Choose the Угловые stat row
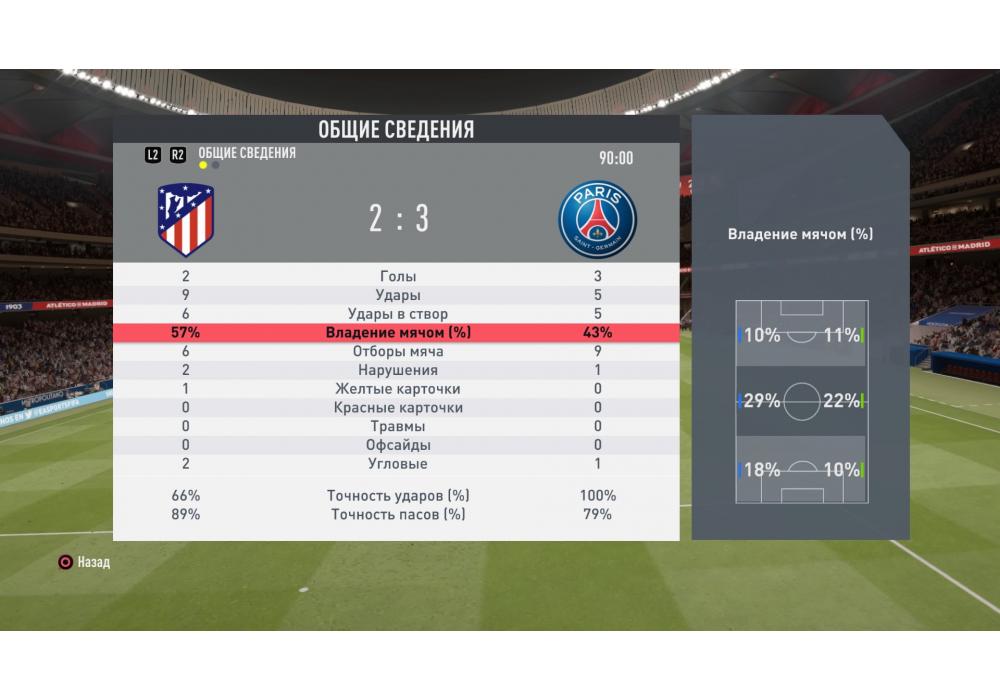1000x700 pixels. point(398,464)
